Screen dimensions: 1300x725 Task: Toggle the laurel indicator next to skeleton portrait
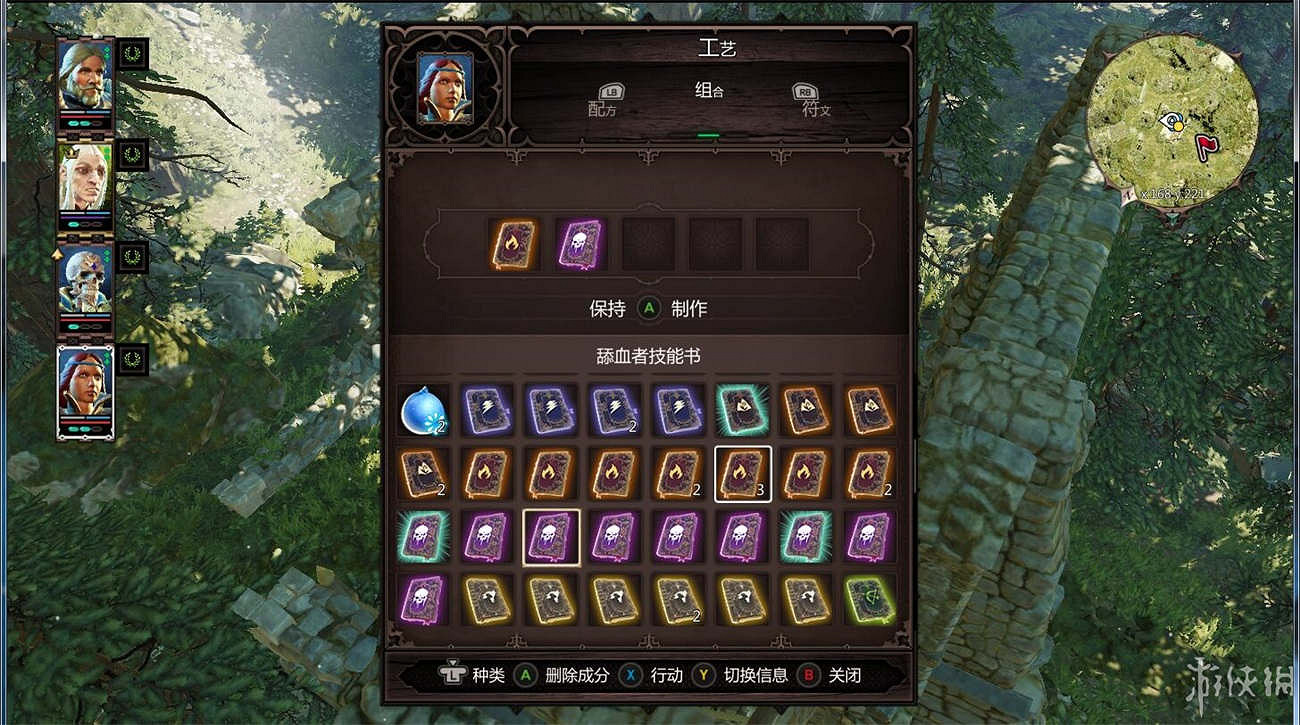pyautogui.click(x=134, y=257)
